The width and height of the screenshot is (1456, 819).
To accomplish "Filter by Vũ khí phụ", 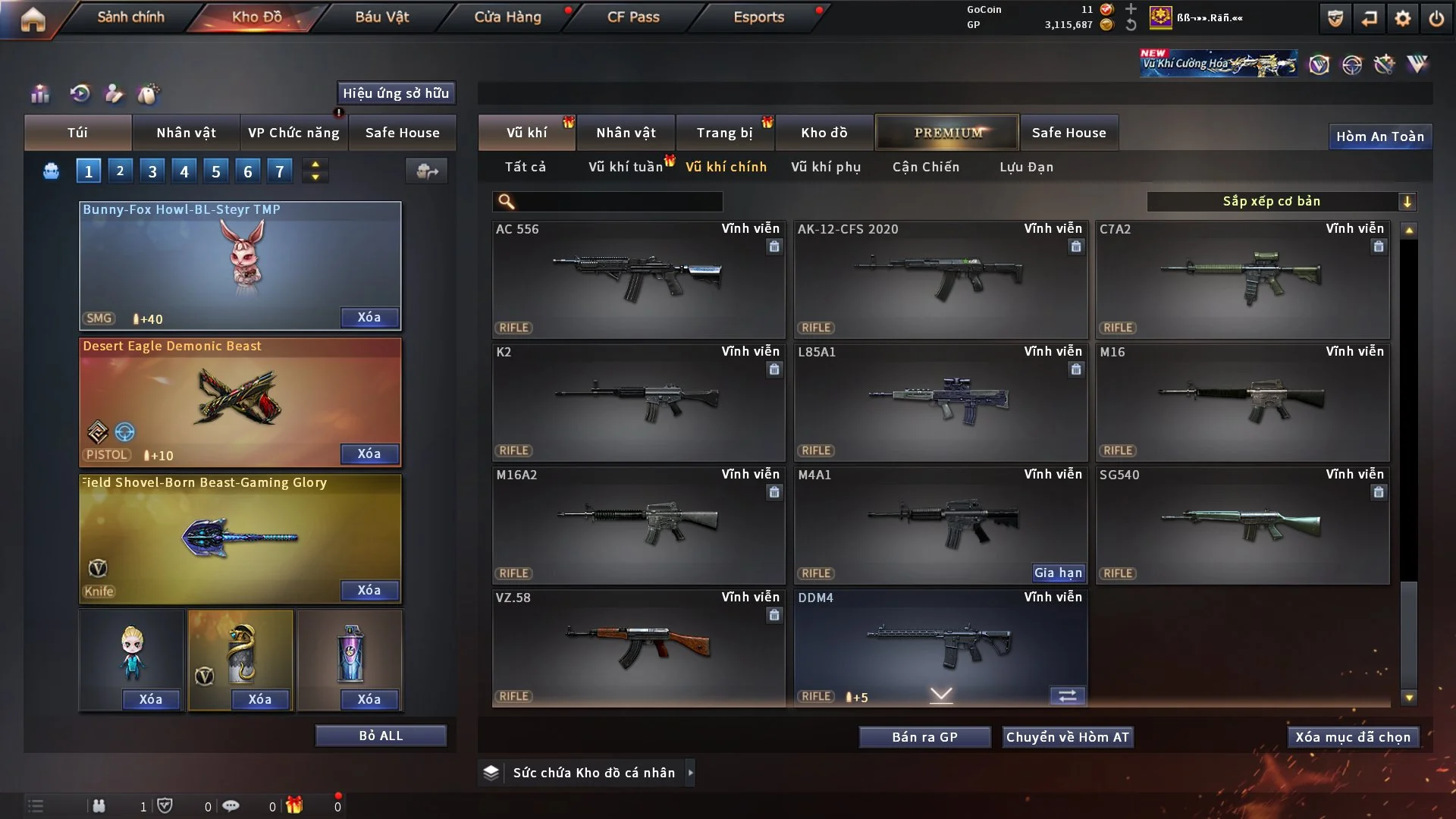I will 826,167.
